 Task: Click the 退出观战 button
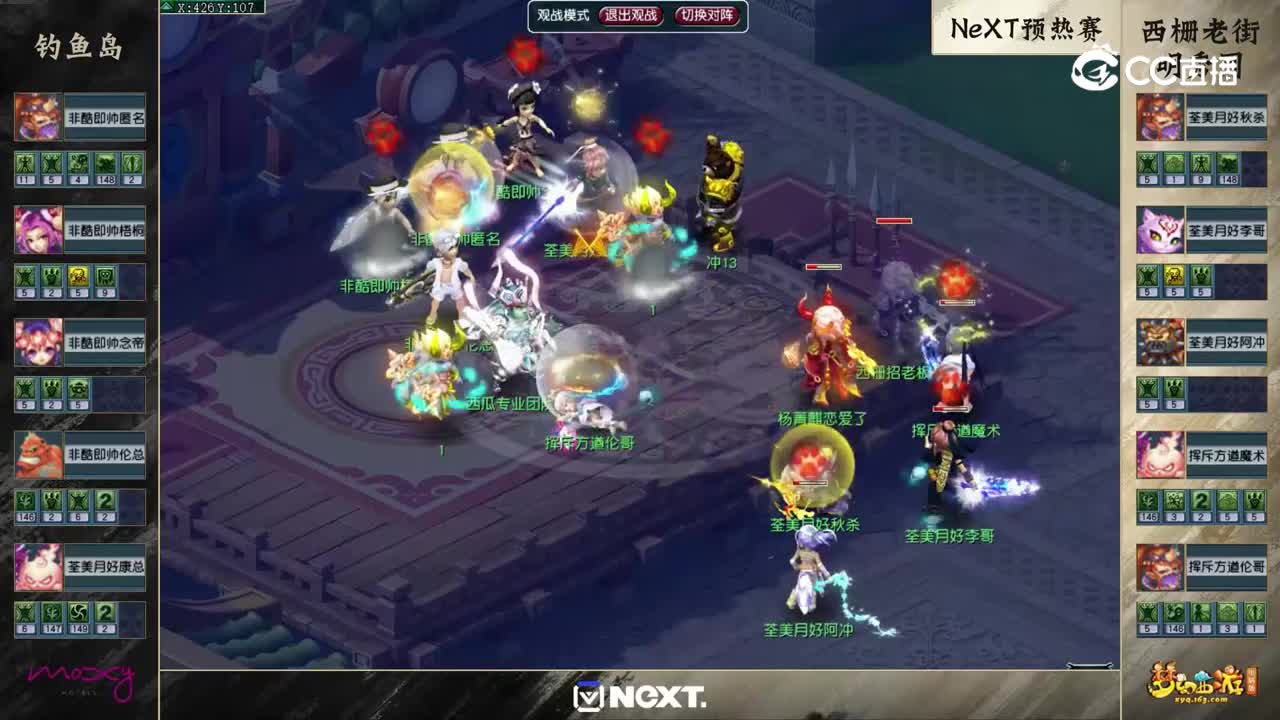(x=631, y=16)
